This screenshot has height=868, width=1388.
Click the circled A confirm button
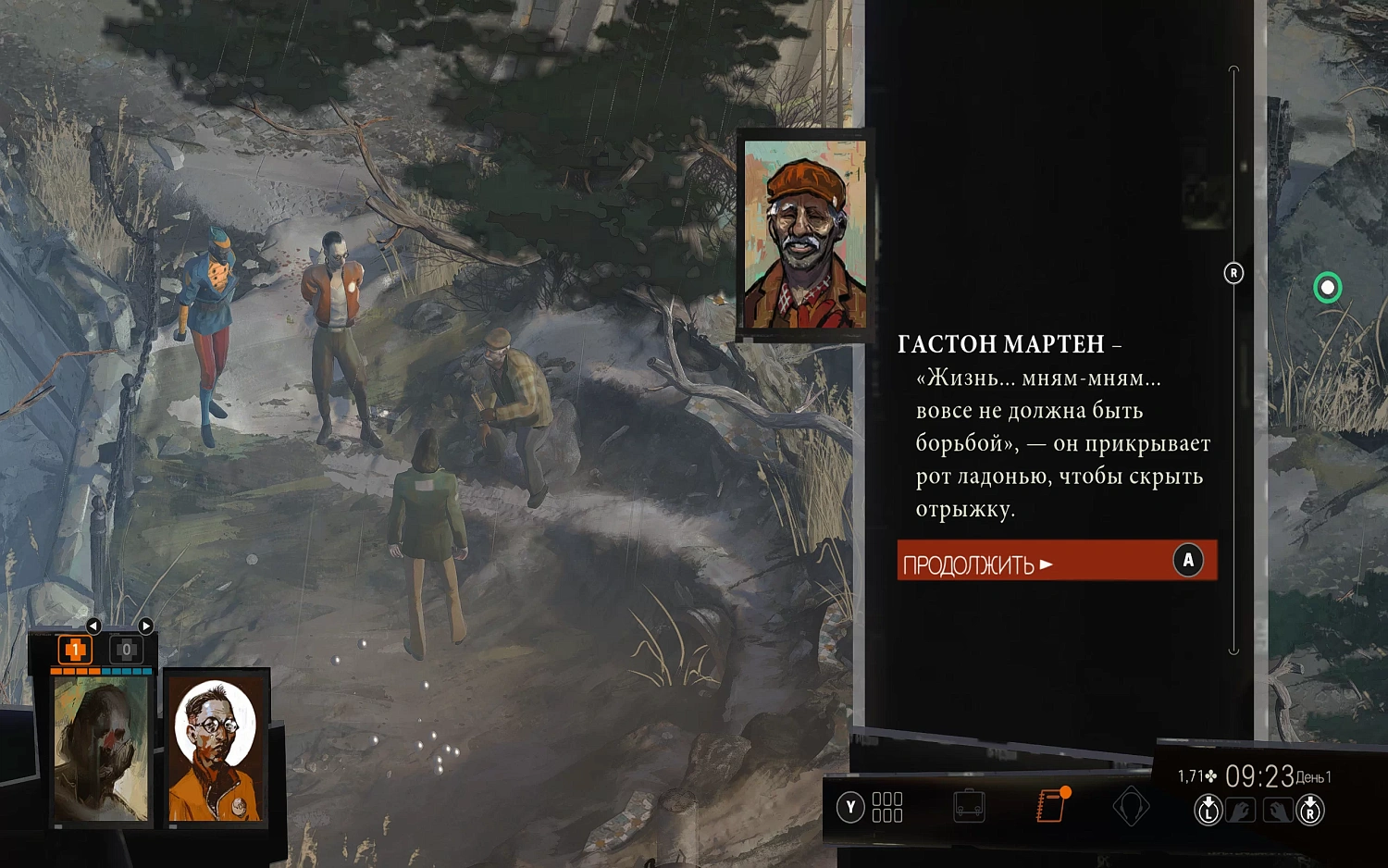pyautogui.click(x=1187, y=560)
